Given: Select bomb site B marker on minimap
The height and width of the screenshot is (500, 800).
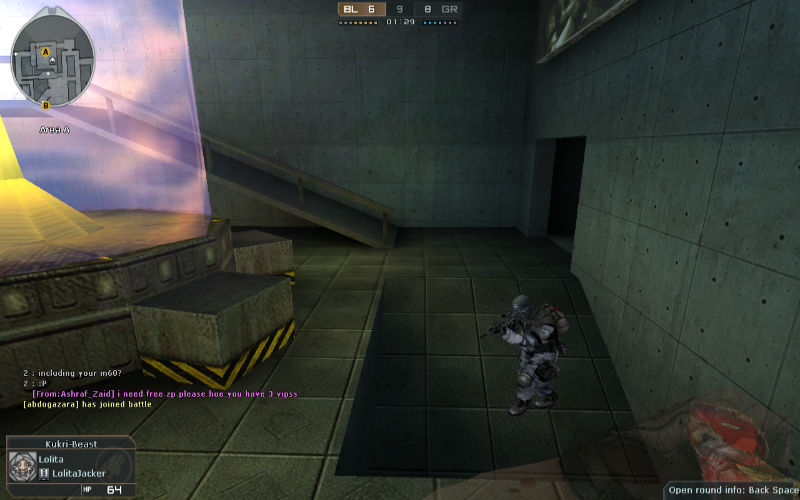Looking at the screenshot, I should click(x=46, y=104).
